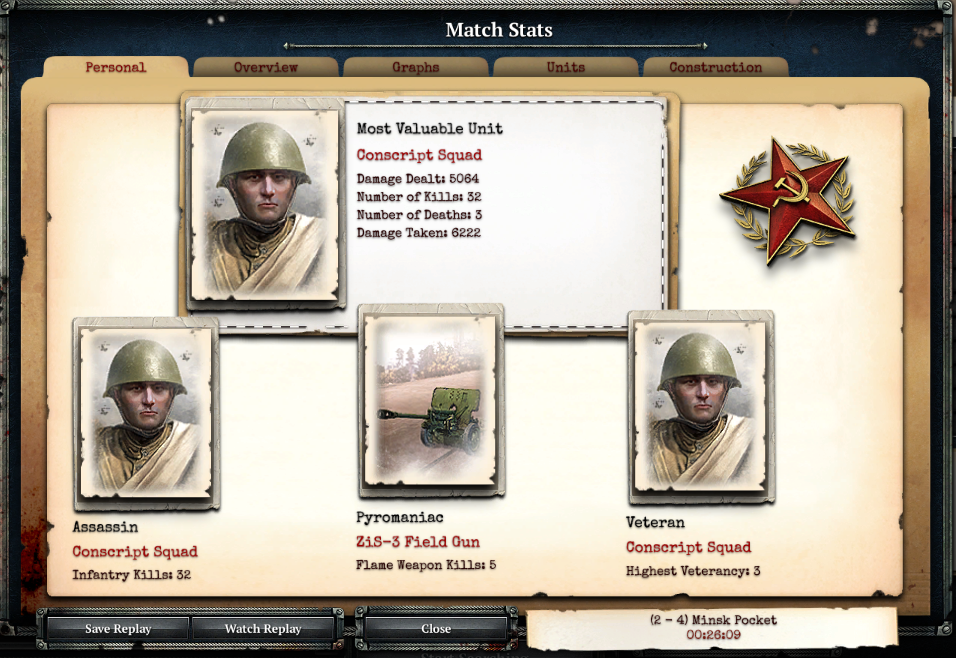Choose the Pyromaniac ZiS-3 Field Gun card
The image size is (956, 658).
[x=431, y=401]
